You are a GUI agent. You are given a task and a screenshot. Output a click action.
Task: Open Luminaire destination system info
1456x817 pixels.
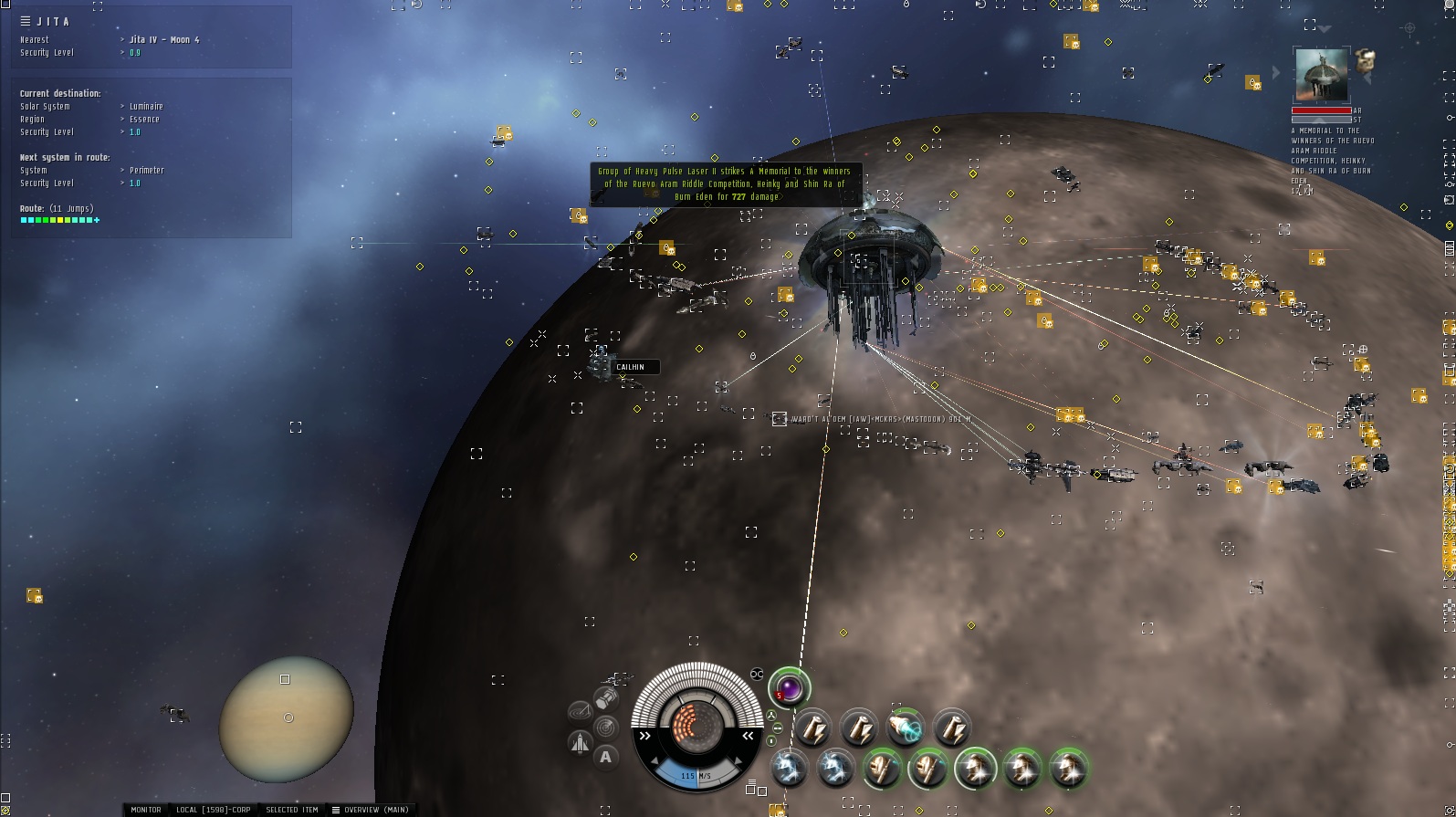pyautogui.click(x=146, y=107)
